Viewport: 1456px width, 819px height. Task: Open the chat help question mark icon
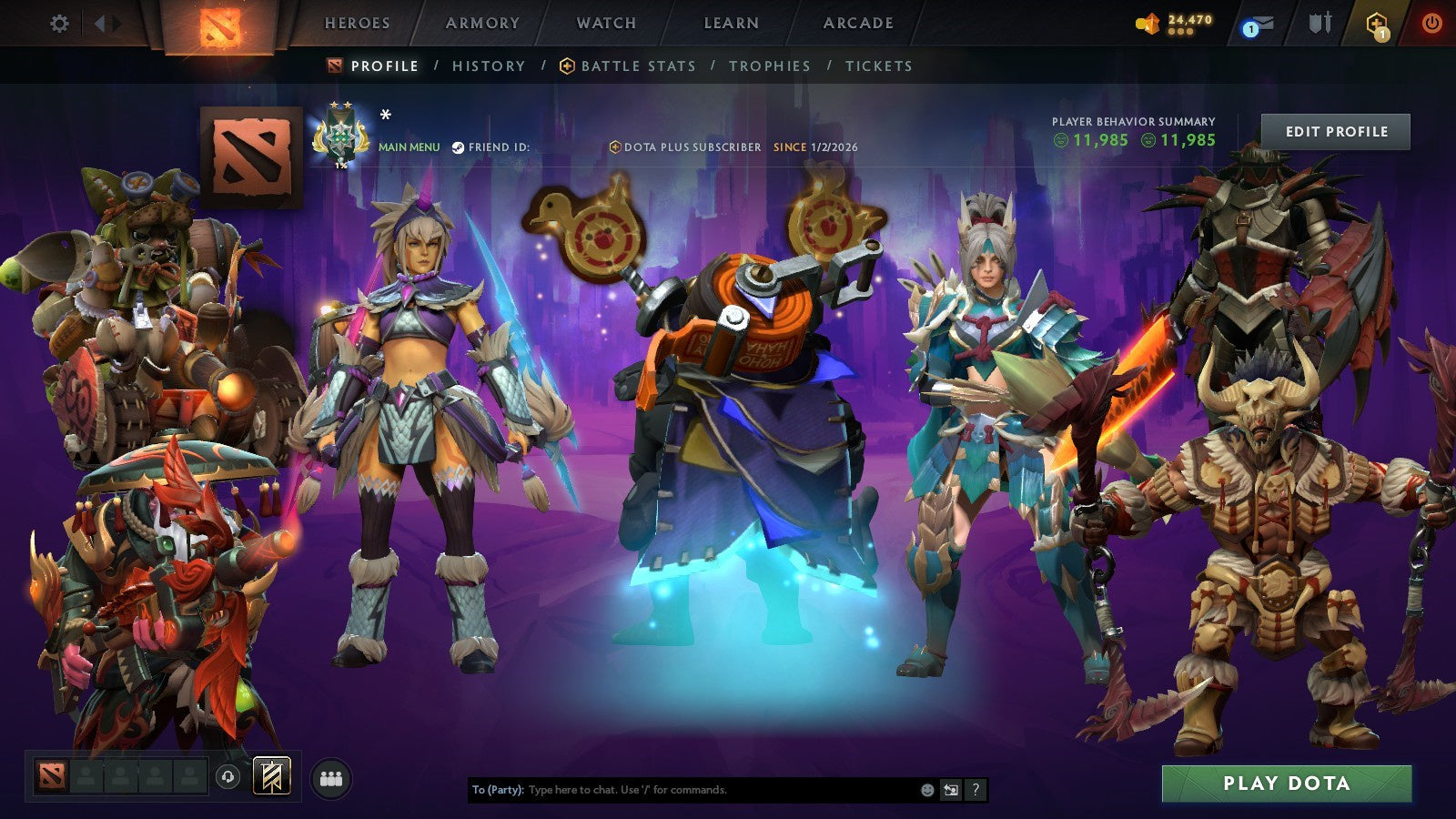[975, 790]
